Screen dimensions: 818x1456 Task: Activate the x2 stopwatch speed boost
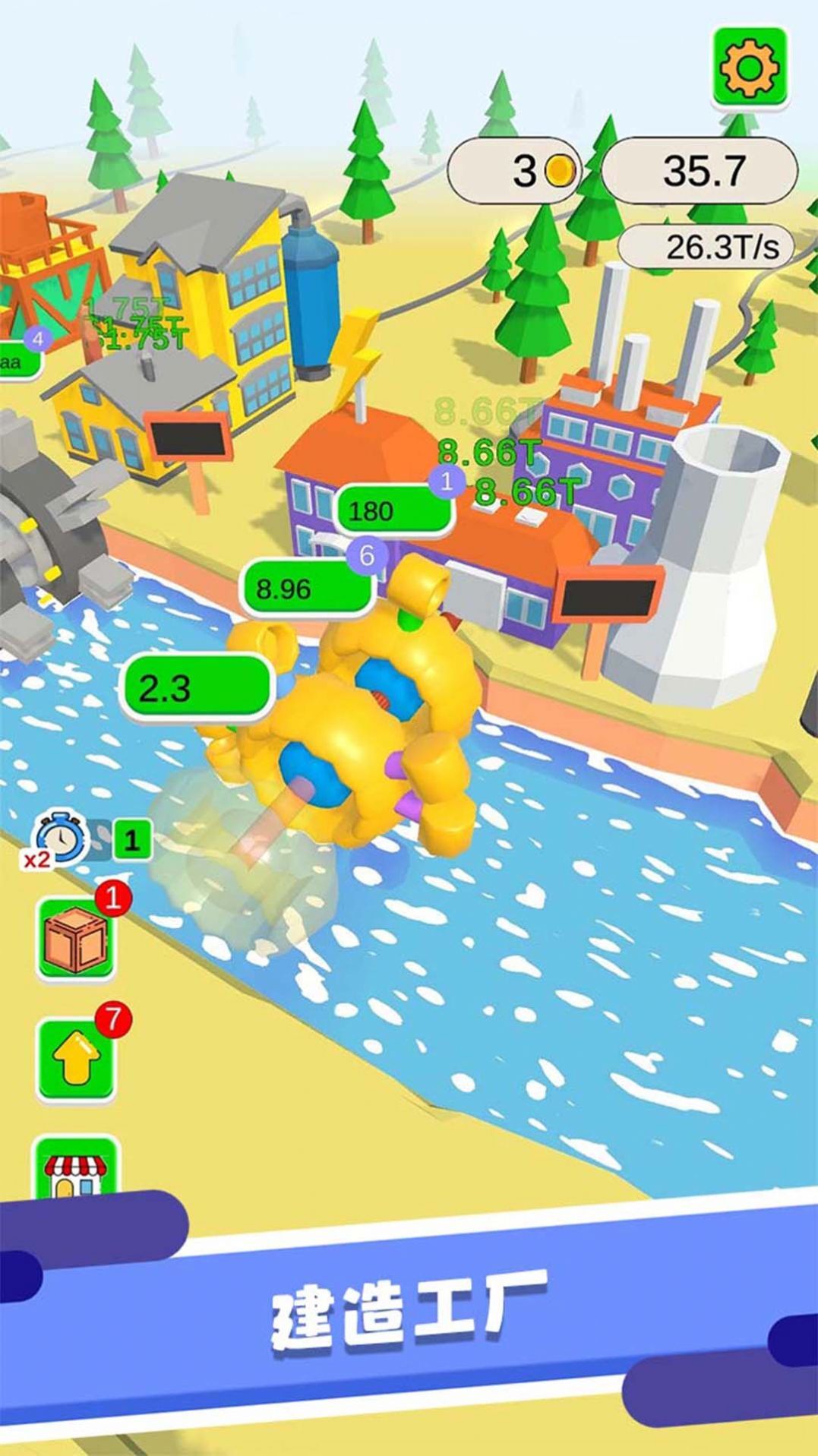click(60, 840)
